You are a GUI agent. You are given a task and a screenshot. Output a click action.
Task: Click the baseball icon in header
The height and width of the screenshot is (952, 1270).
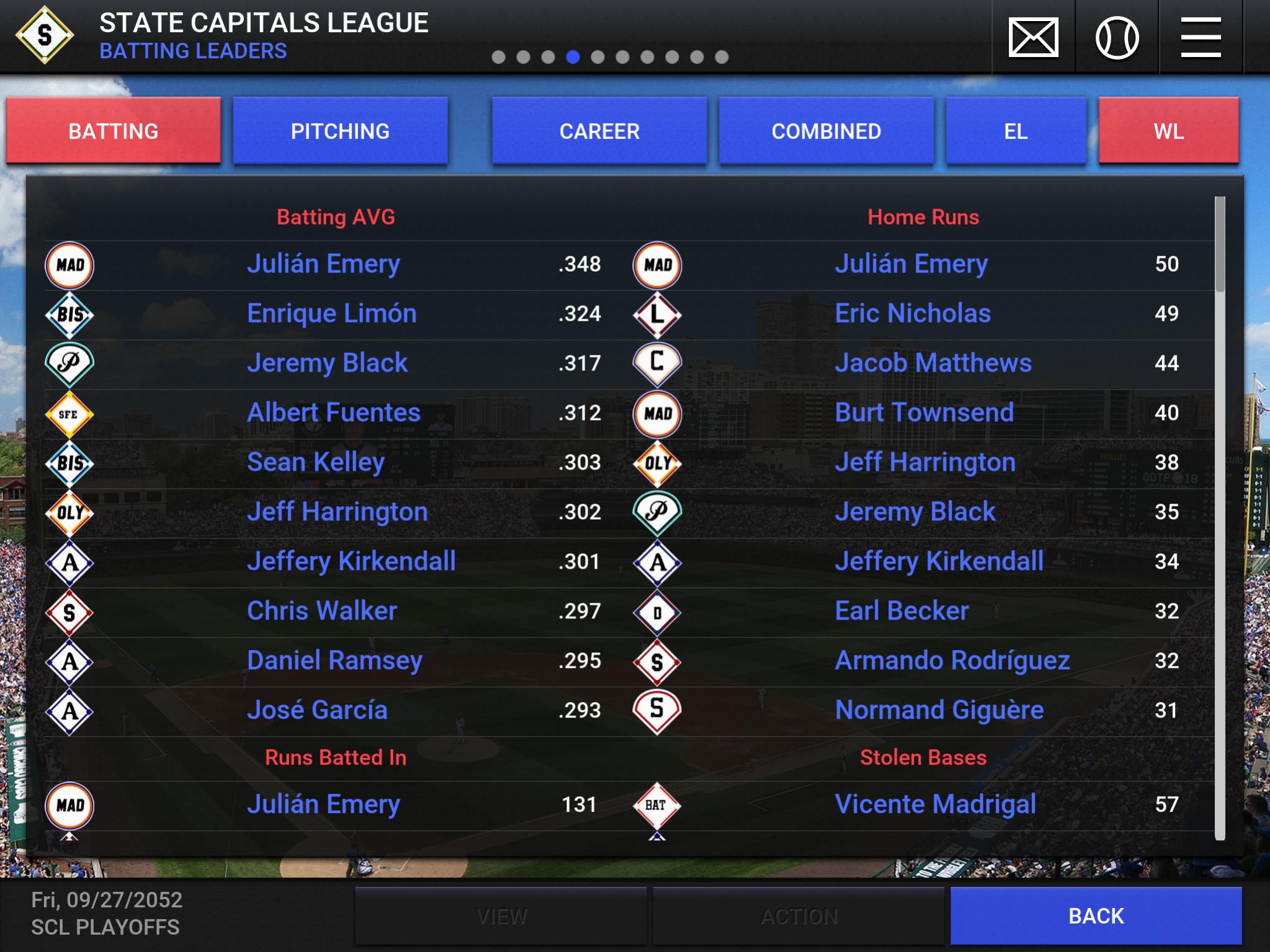point(1117,37)
